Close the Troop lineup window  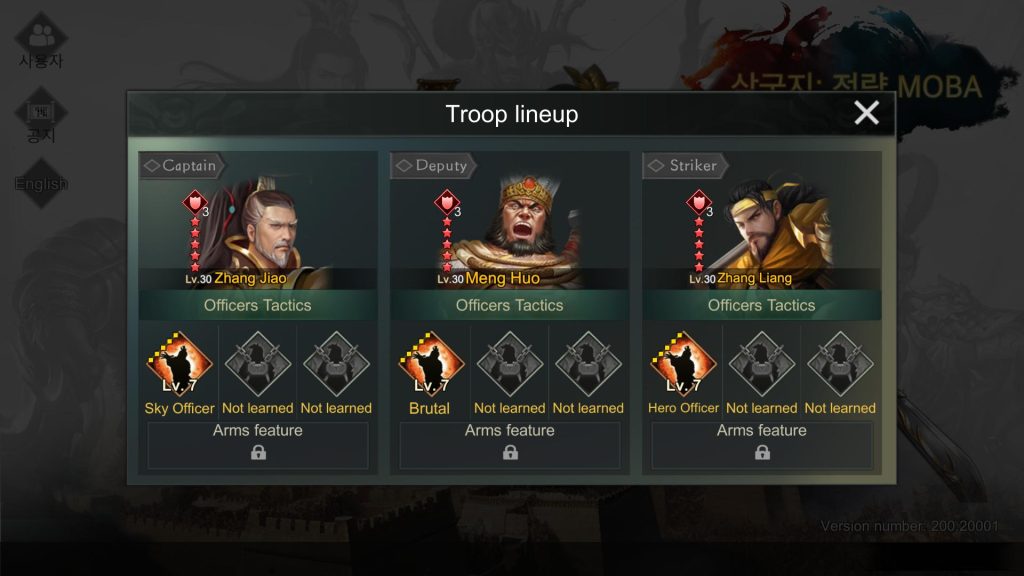click(x=866, y=113)
